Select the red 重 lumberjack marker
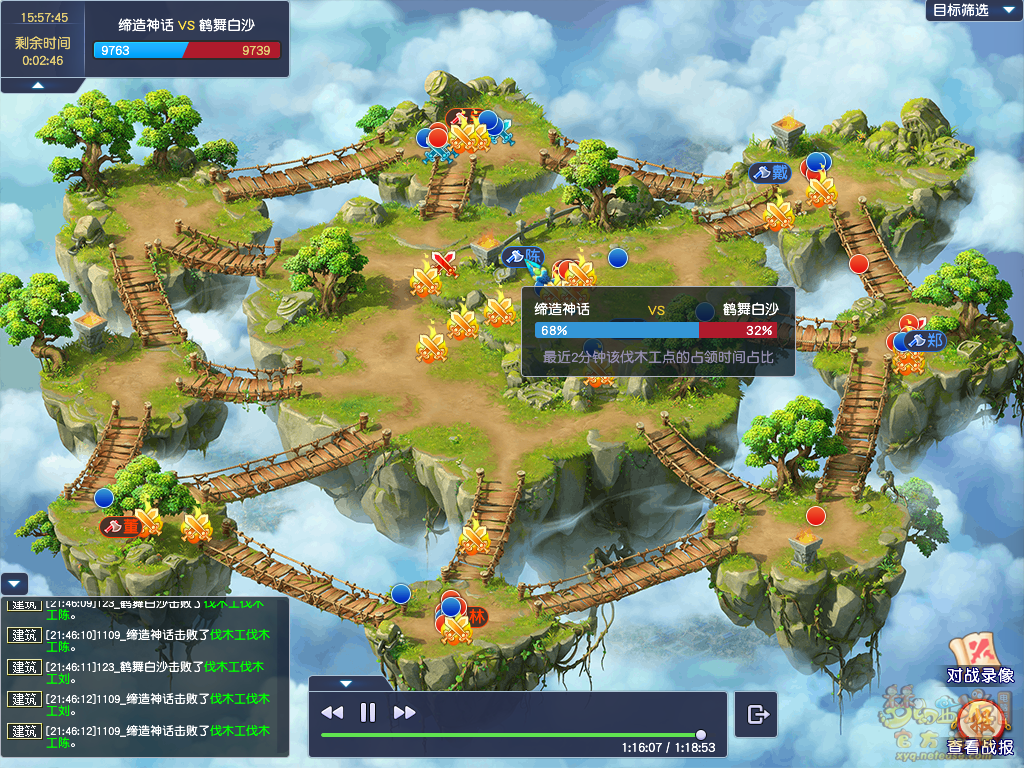The height and width of the screenshot is (768, 1024). [121, 525]
